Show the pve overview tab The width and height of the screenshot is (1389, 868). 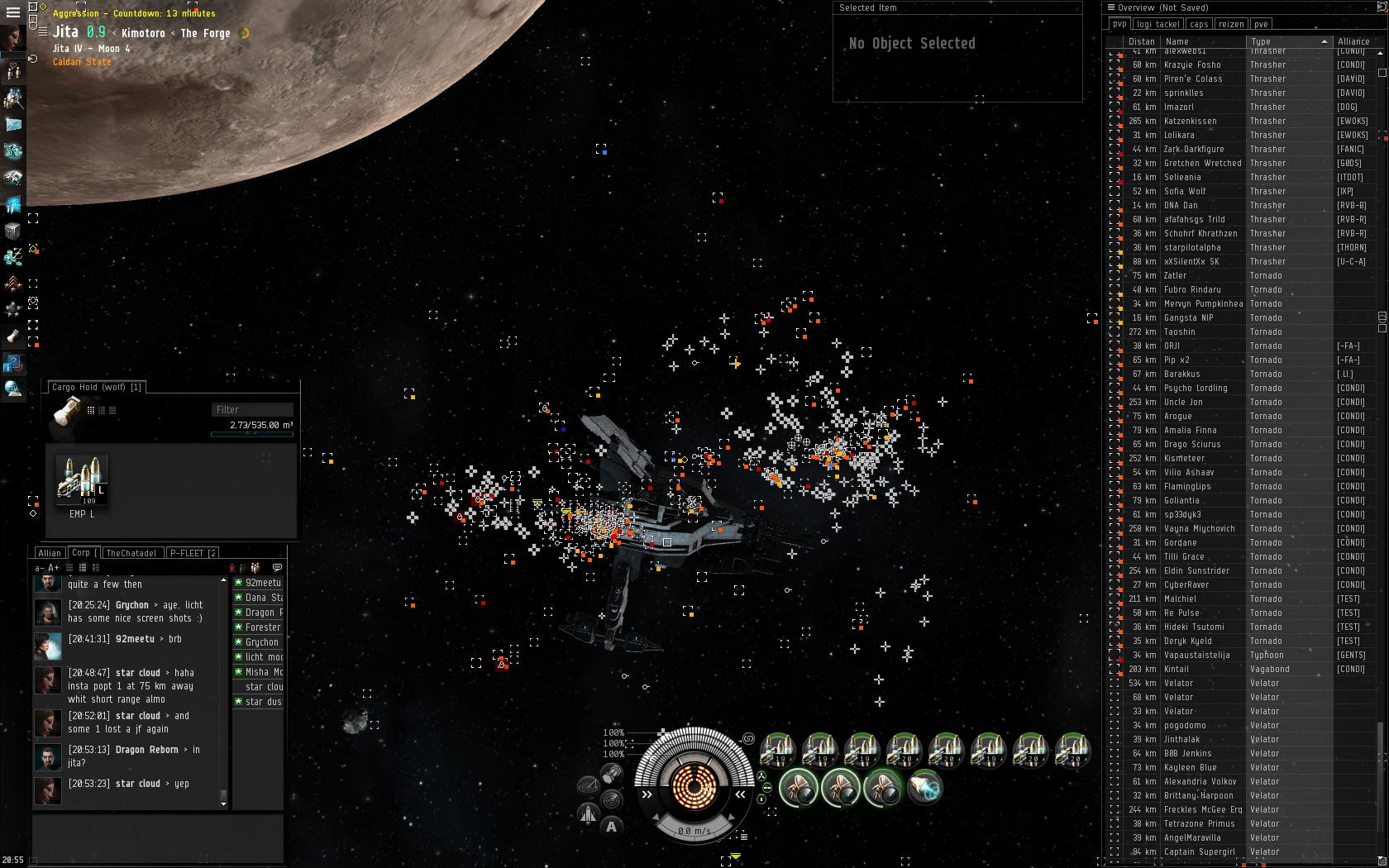tap(1261, 24)
